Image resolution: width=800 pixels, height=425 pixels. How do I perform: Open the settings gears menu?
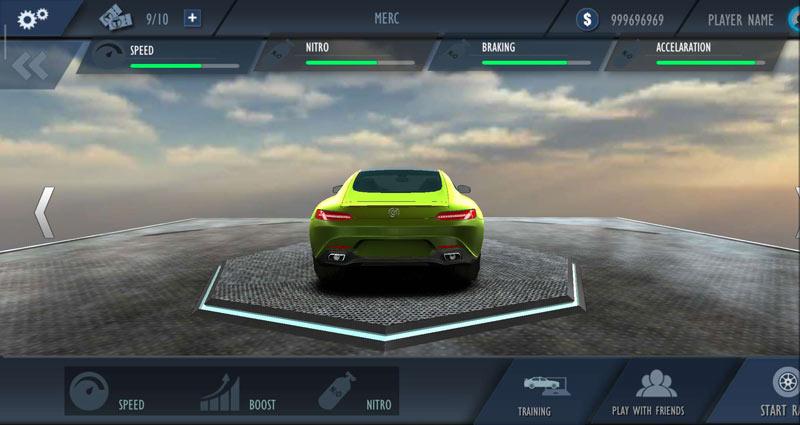(33, 17)
